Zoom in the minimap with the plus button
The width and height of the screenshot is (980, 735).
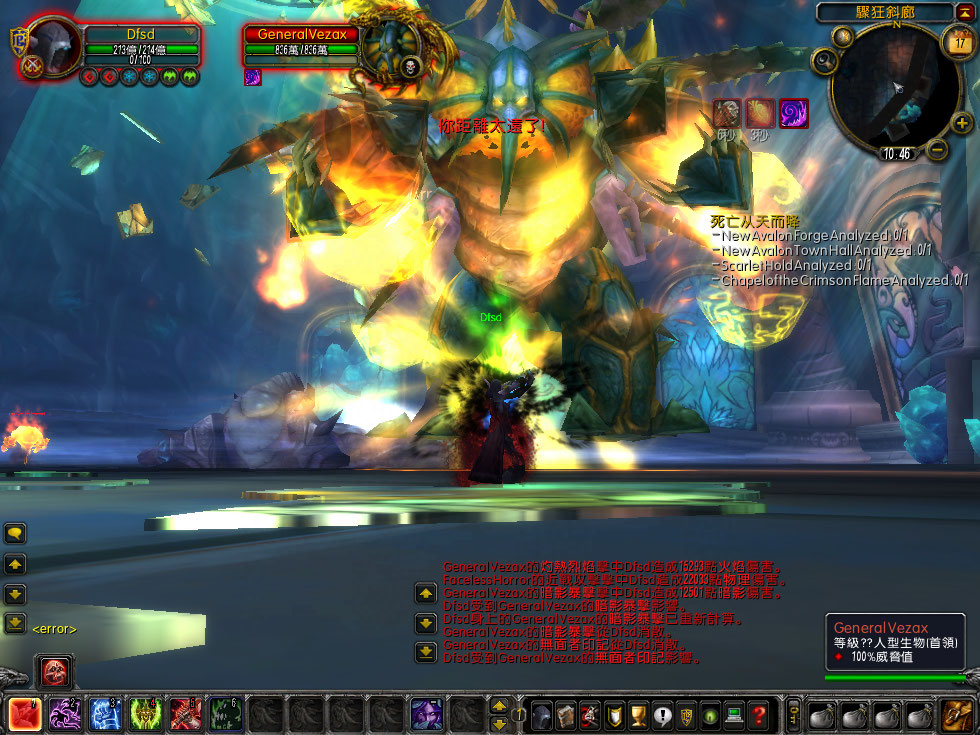[x=961, y=124]
